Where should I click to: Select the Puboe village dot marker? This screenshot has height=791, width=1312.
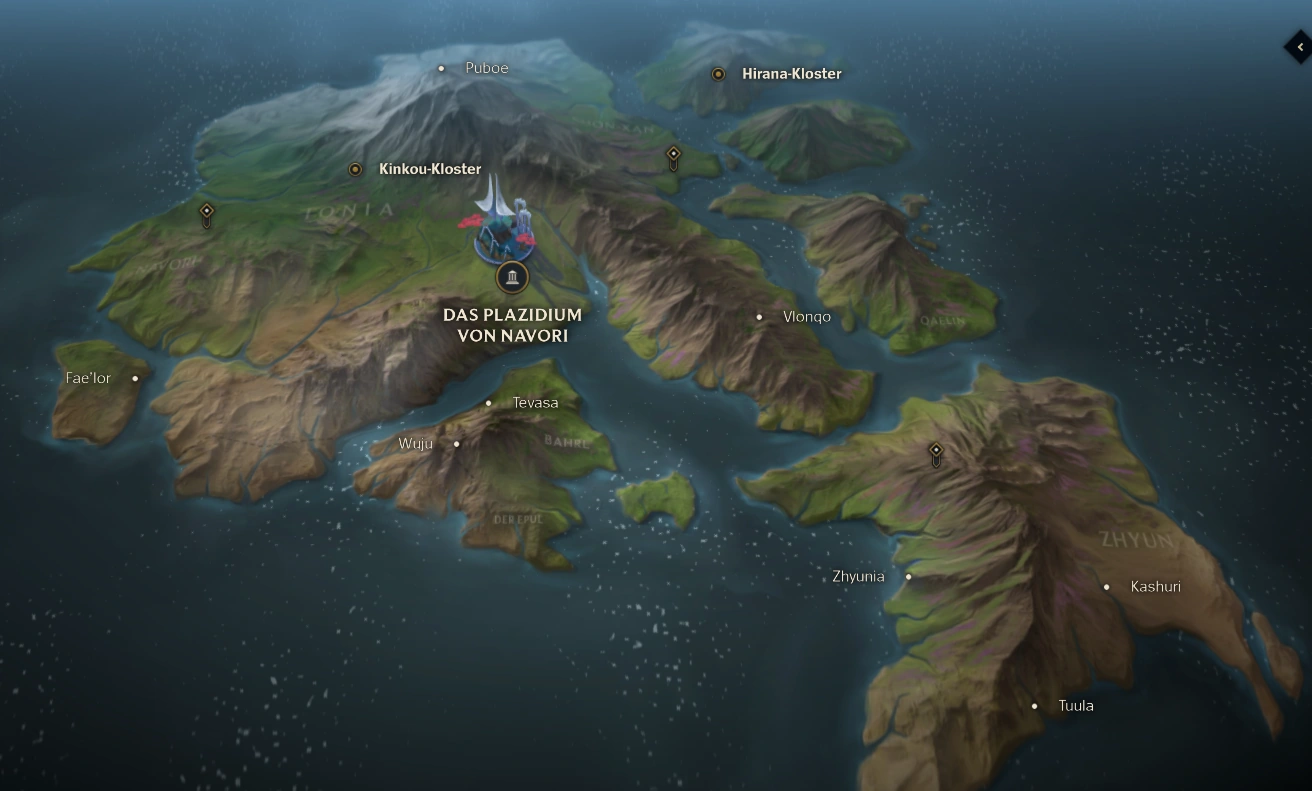click(442, 68)
